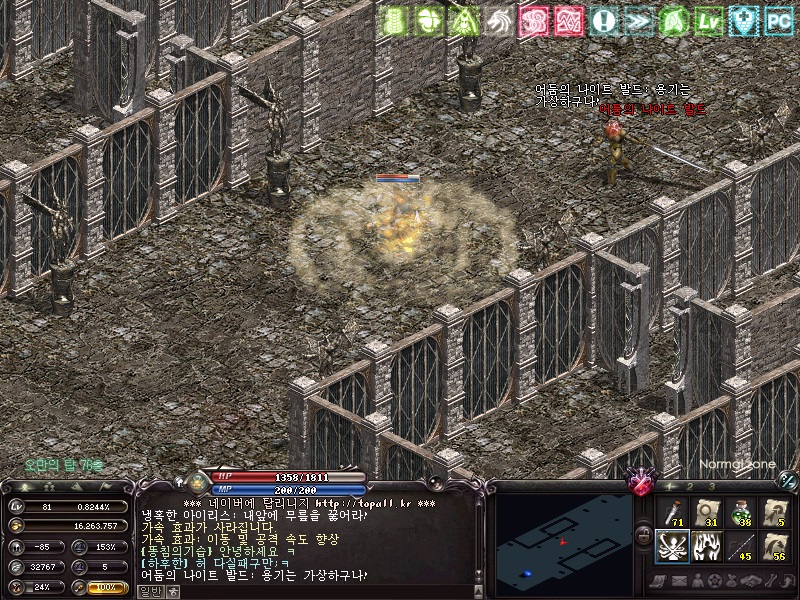This screenshot has height=600, width=800.
Task: Open the mail envelope menu icon
Action: (x=682, y=580)
